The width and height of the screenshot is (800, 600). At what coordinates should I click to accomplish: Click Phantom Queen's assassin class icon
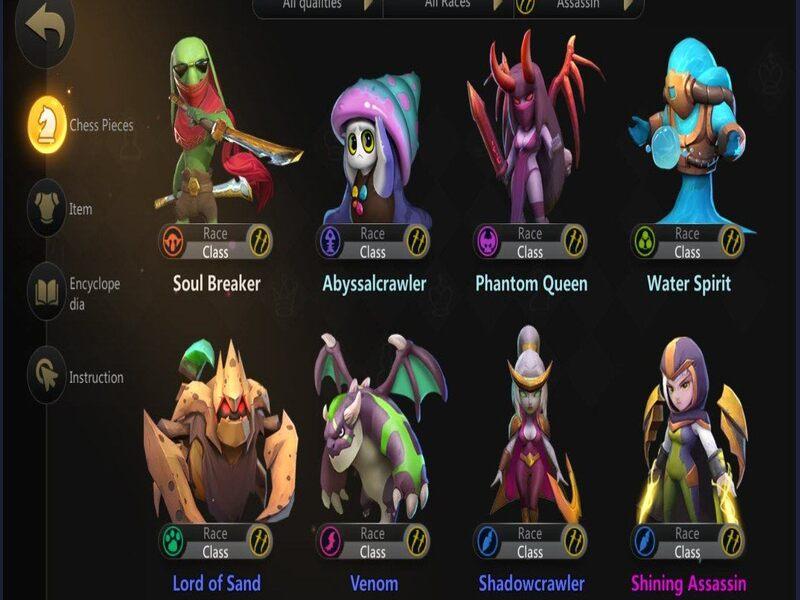(x=574, y=242)
